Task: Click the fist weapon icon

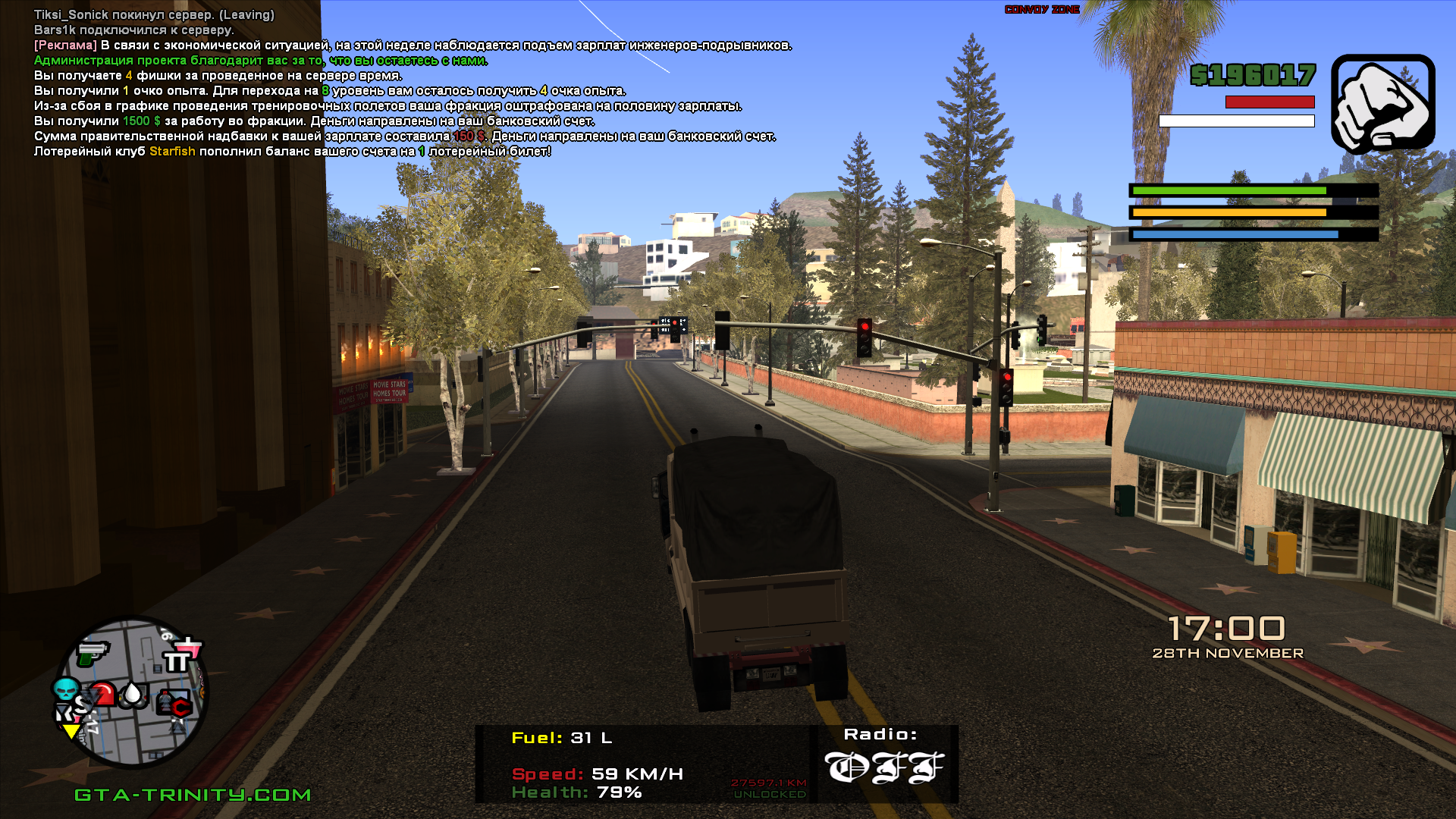Action: [x=1382, y=104]
